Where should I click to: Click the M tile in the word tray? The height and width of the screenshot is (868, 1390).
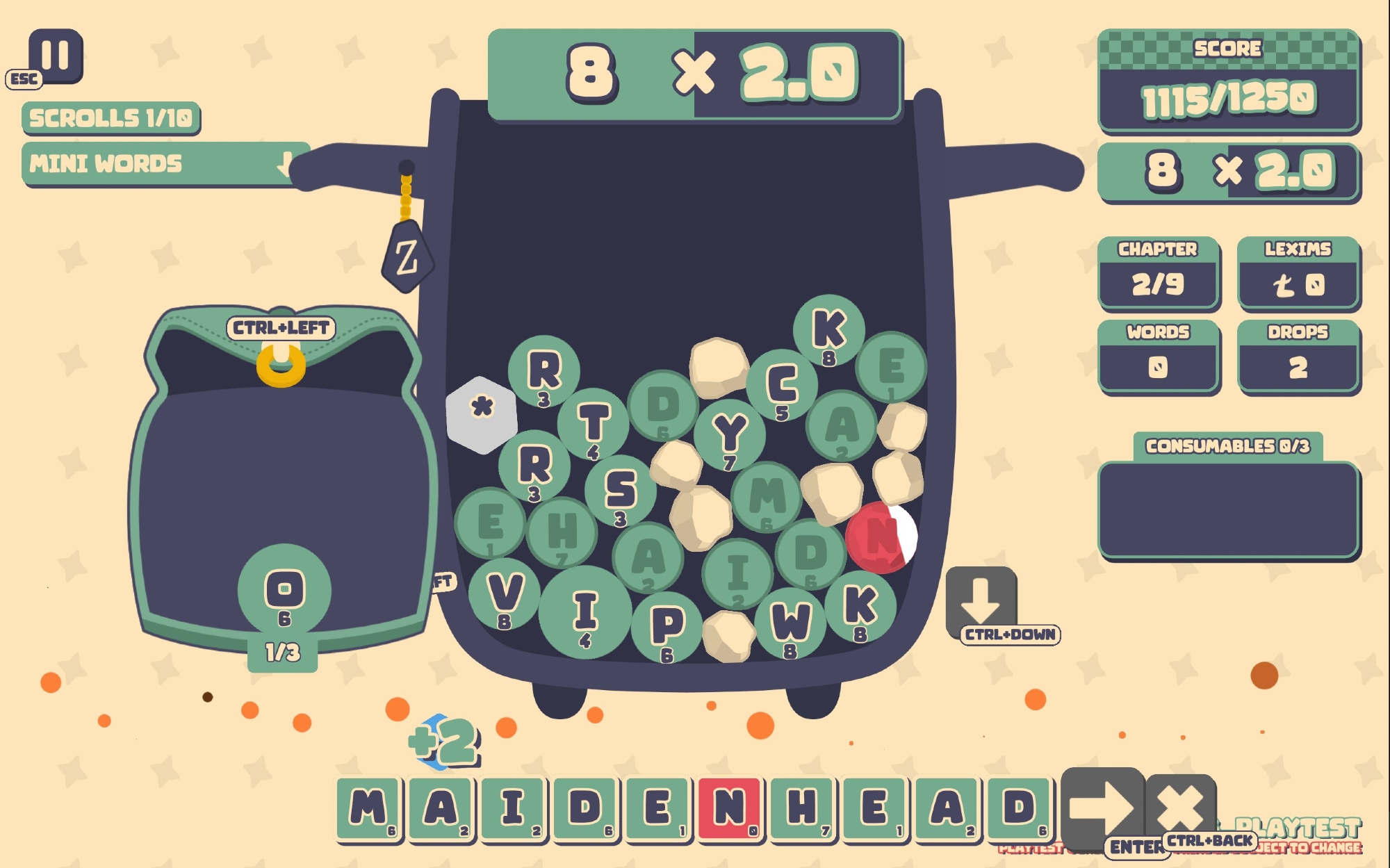369,809
